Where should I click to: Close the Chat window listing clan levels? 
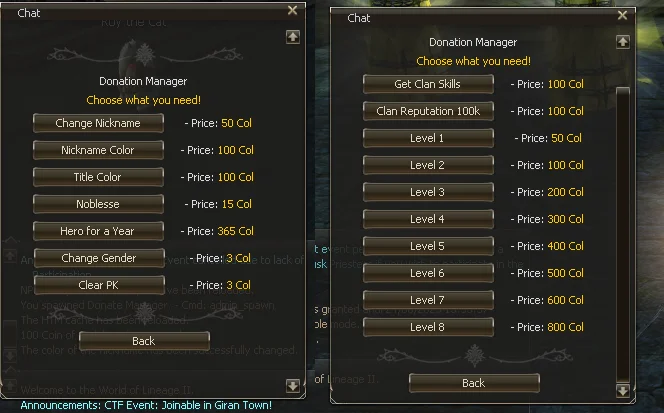(x=622, y=17)
